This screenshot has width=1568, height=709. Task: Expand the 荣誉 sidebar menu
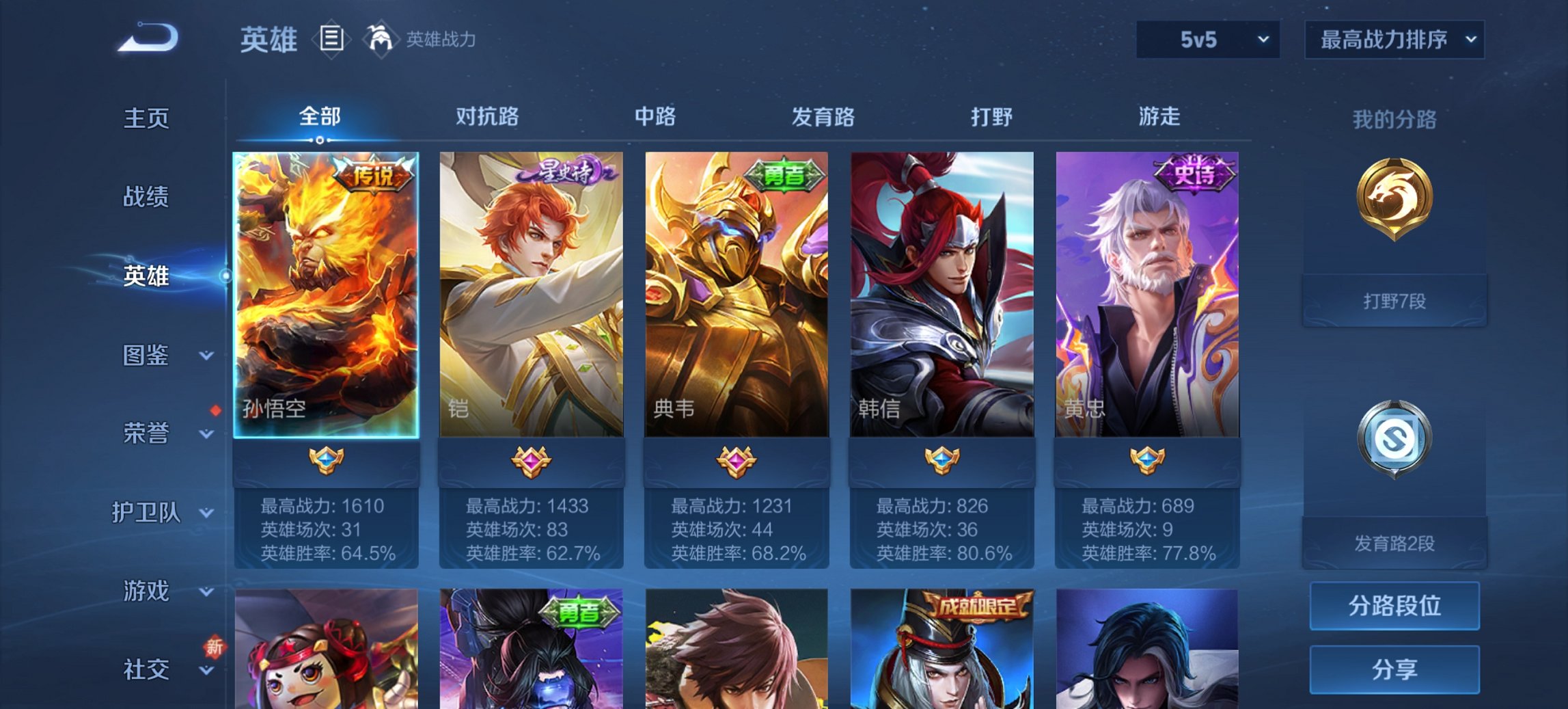click(148, 433)
